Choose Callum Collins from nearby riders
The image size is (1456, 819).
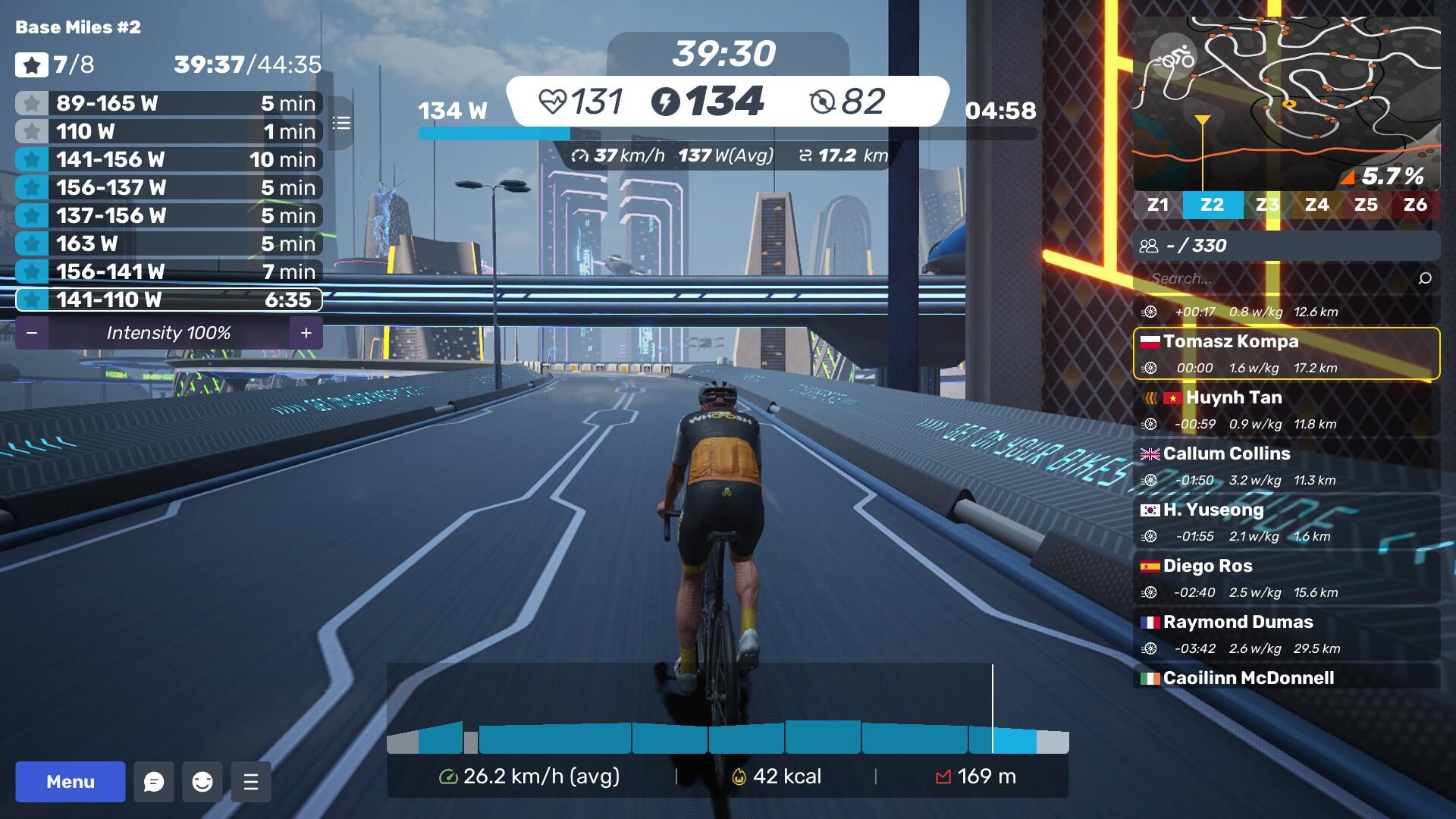click(1286, 466)
